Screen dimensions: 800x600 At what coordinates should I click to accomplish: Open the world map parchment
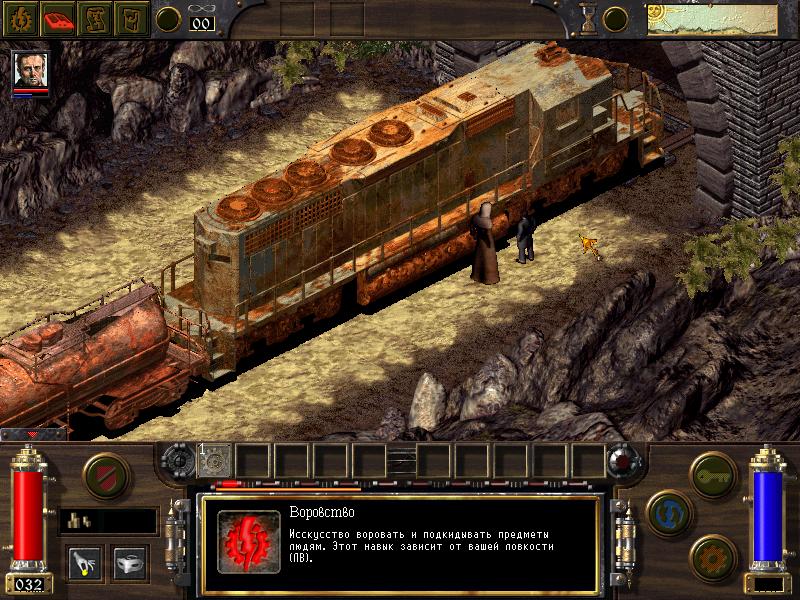(713, 18)
